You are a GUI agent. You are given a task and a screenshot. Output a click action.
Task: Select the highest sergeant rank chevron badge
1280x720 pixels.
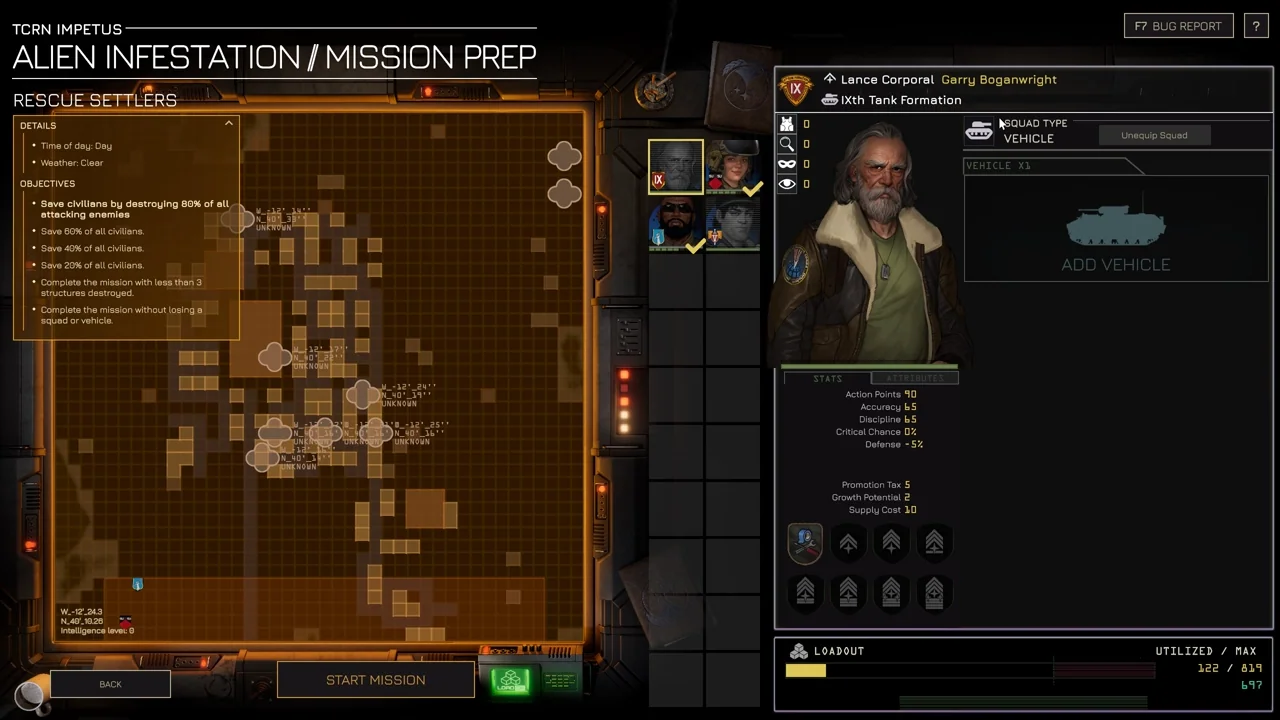[x=933, y=592]
